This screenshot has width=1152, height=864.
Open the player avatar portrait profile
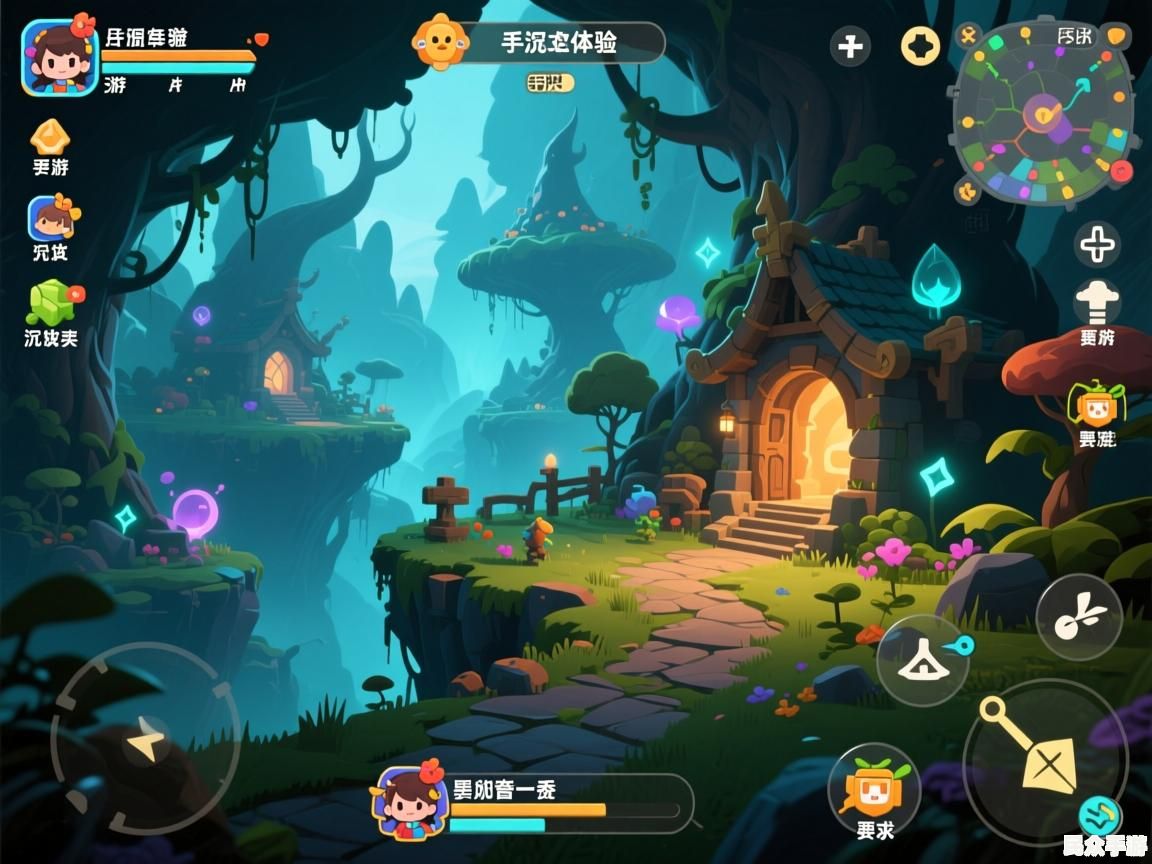tap(59, 56)
